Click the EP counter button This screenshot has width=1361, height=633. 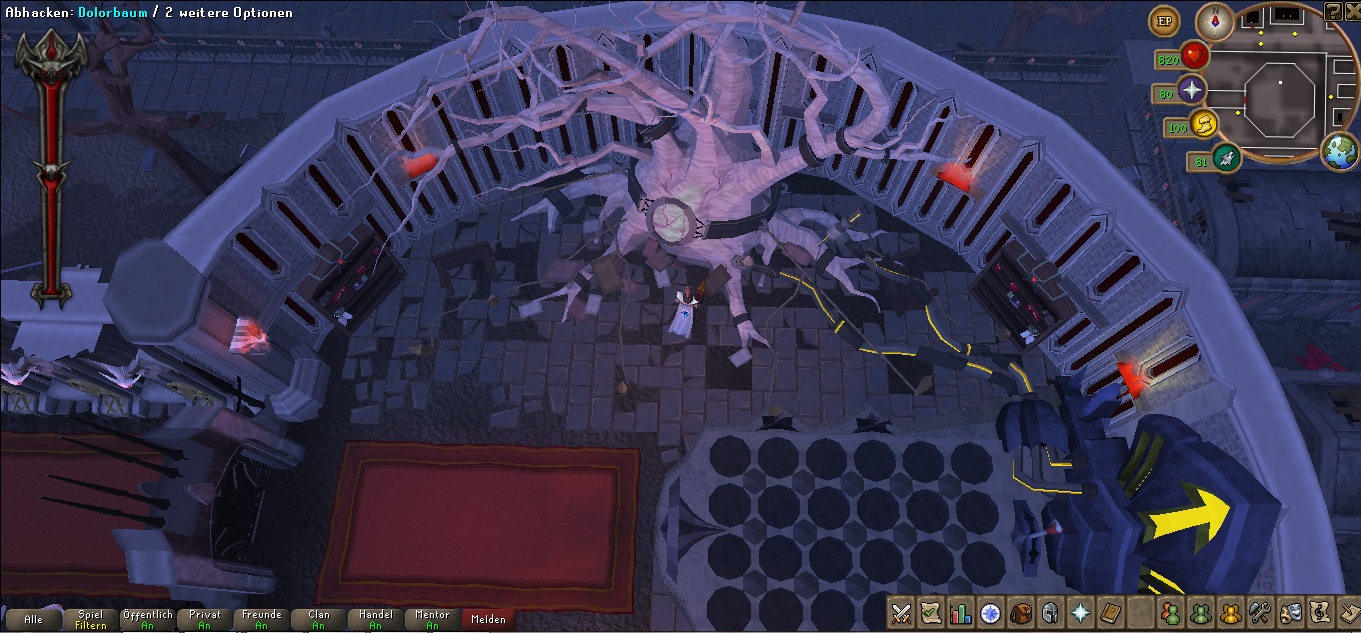1163,21
